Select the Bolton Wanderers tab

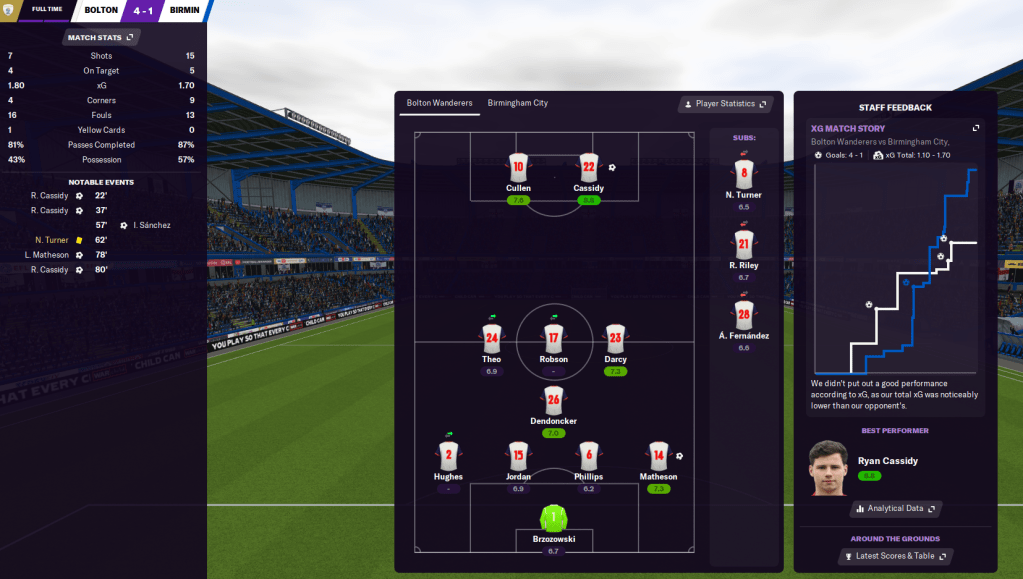(x=439, y=103)
